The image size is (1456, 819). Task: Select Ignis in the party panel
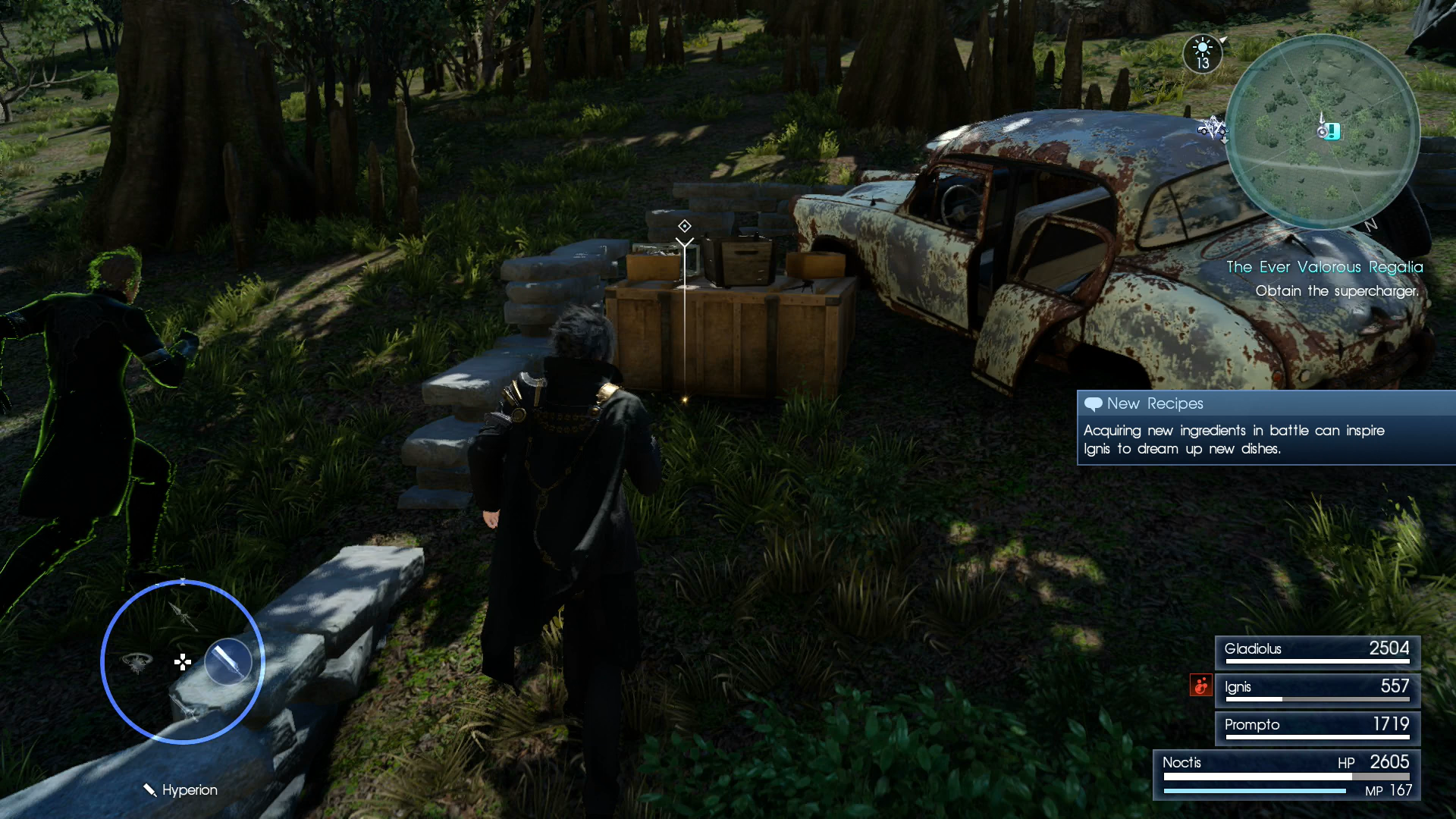coord(1317,690)
